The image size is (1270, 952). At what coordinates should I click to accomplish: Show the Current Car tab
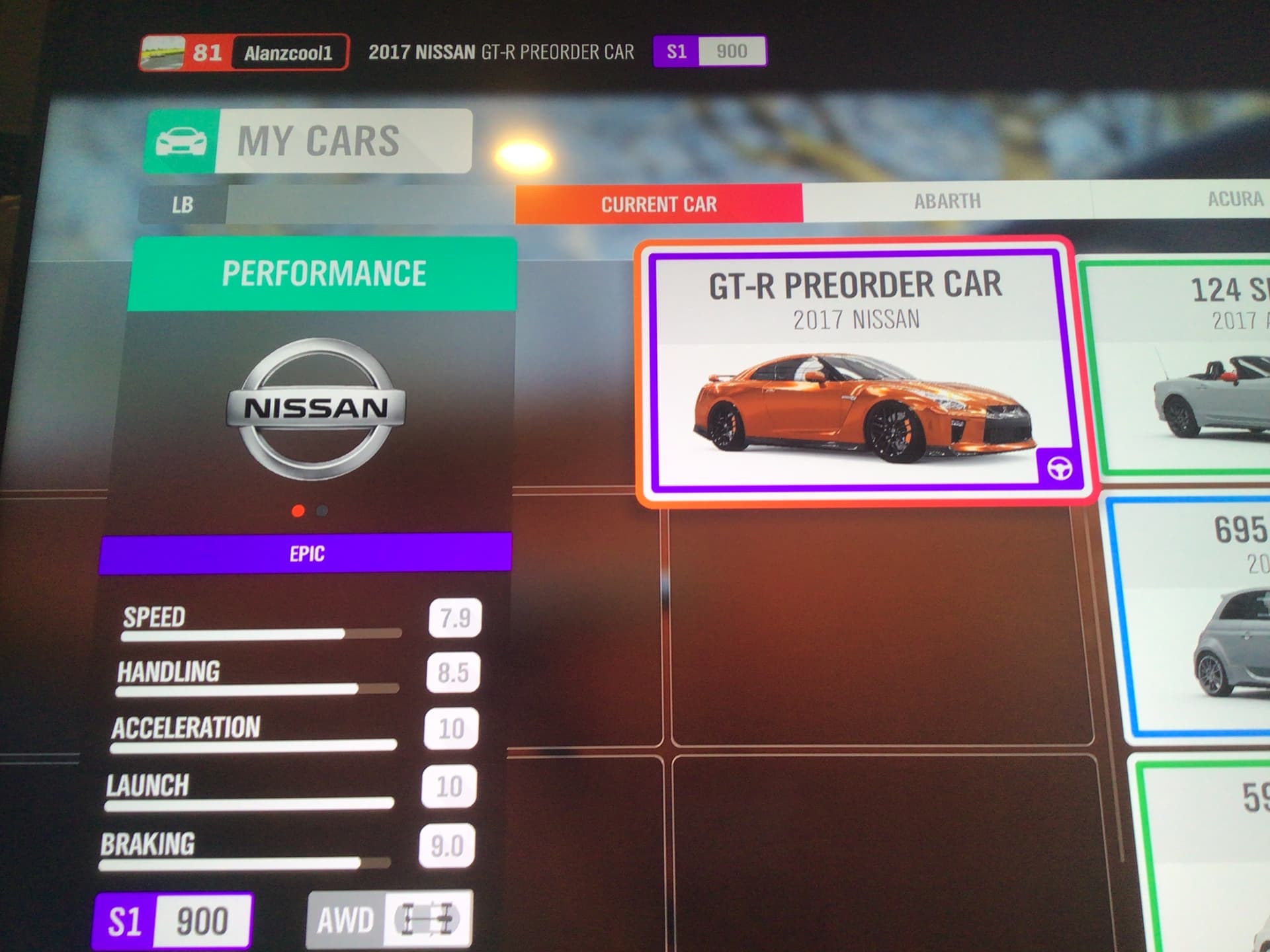[x=659, y=204]
